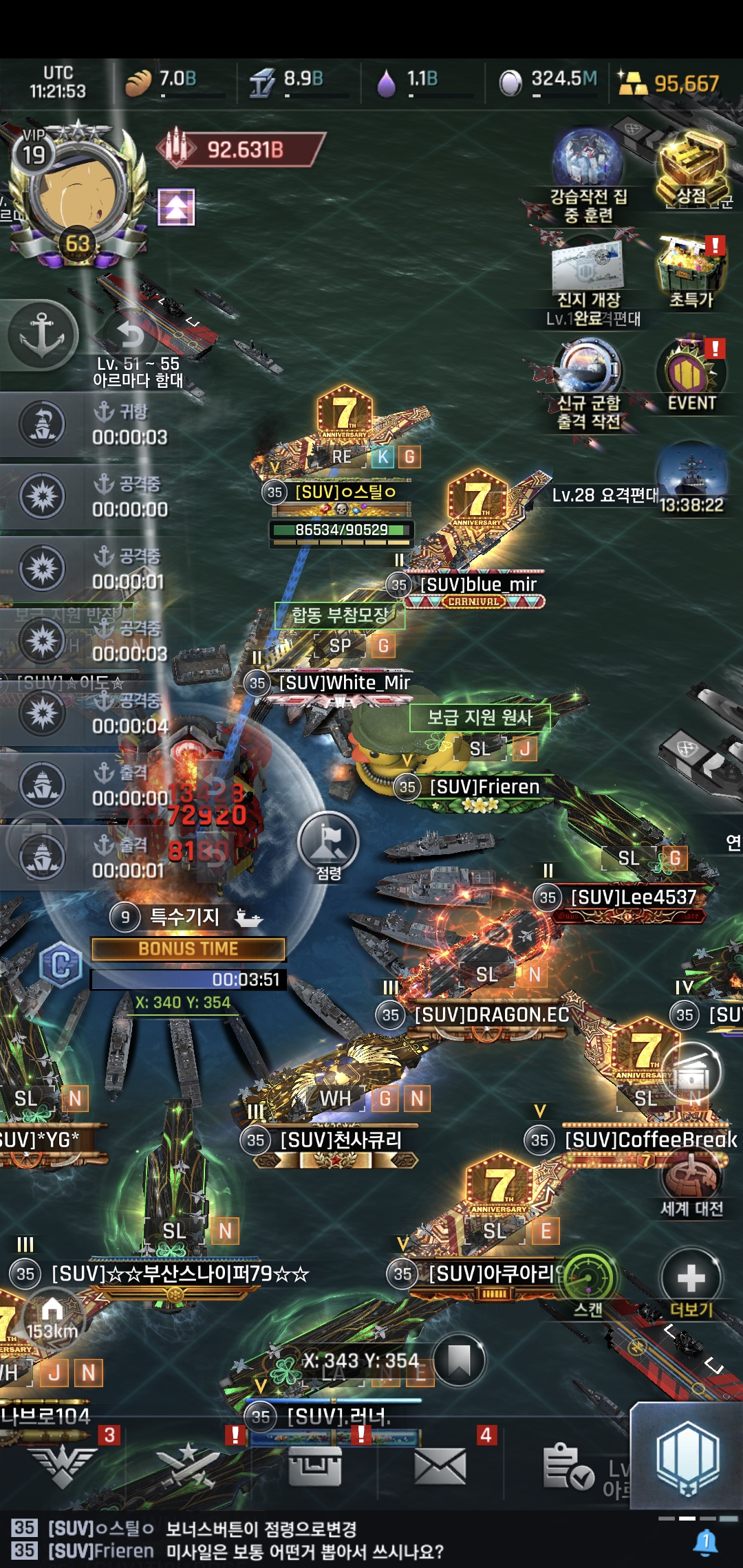Open the hexagon shield base button
Image resolution: width=743 pixels, height=1568 pixels.
point(687,1457)
